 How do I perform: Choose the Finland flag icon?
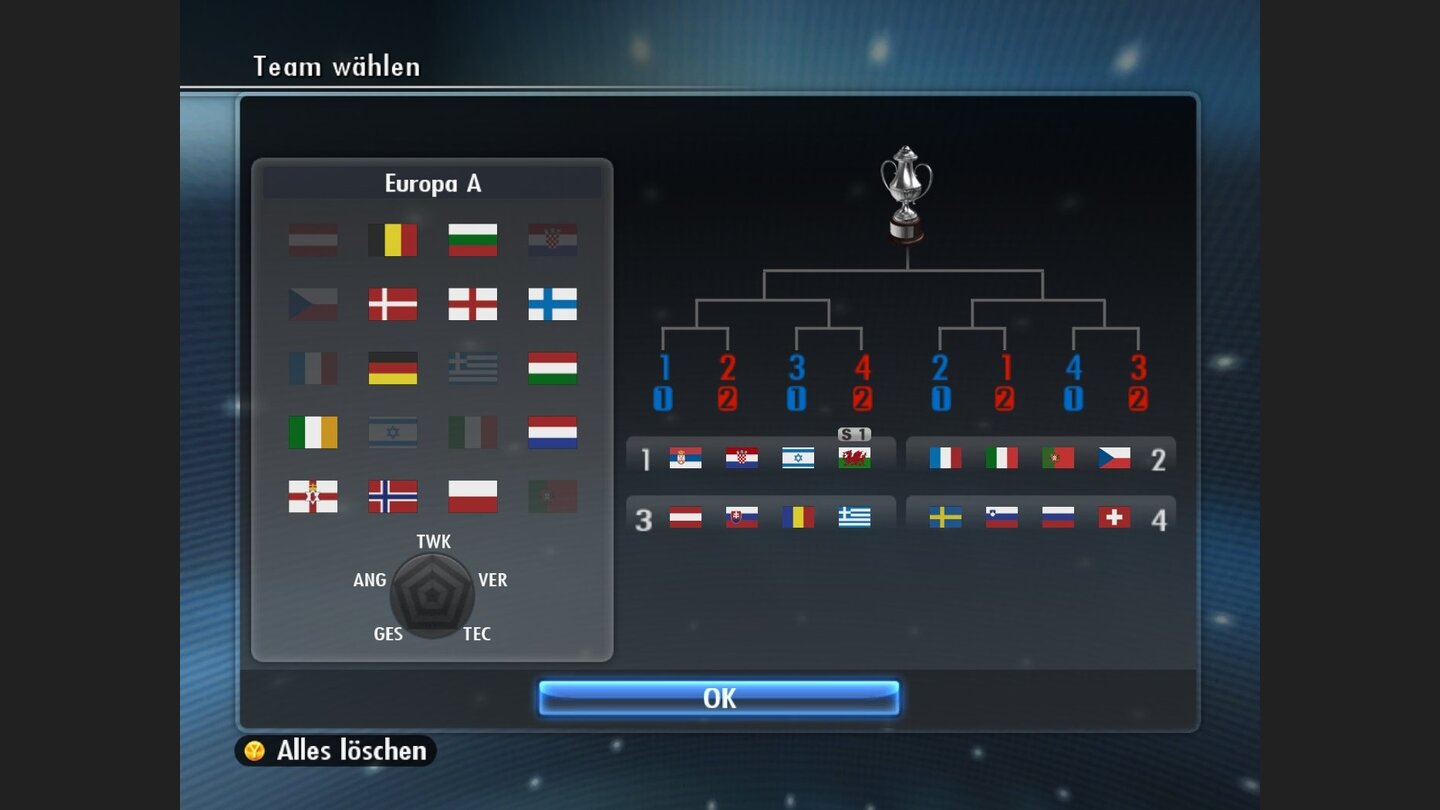(x=553, y=305)
